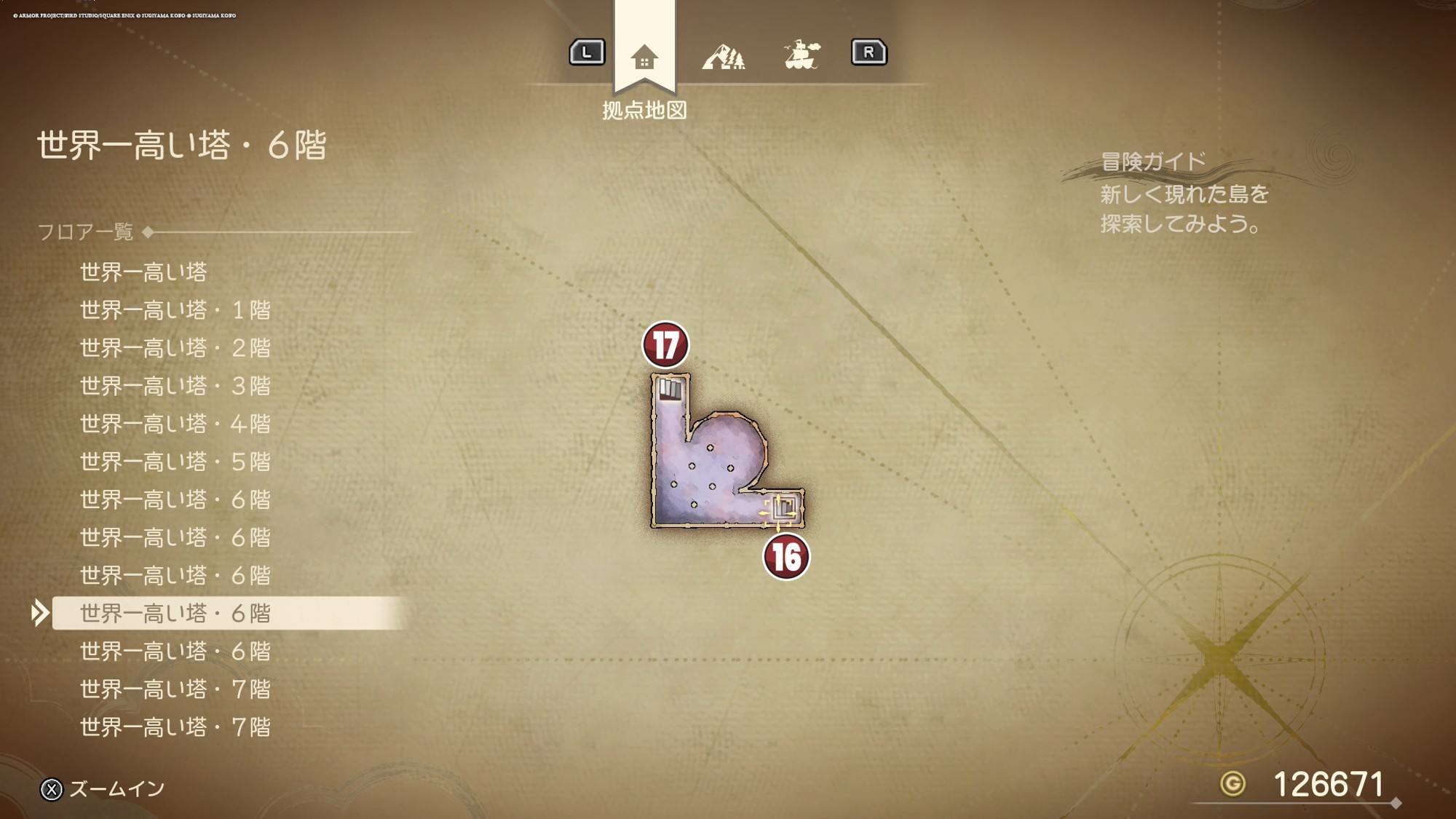
Task: Select the red map marker numbered 17
Action: click(665, 345)
